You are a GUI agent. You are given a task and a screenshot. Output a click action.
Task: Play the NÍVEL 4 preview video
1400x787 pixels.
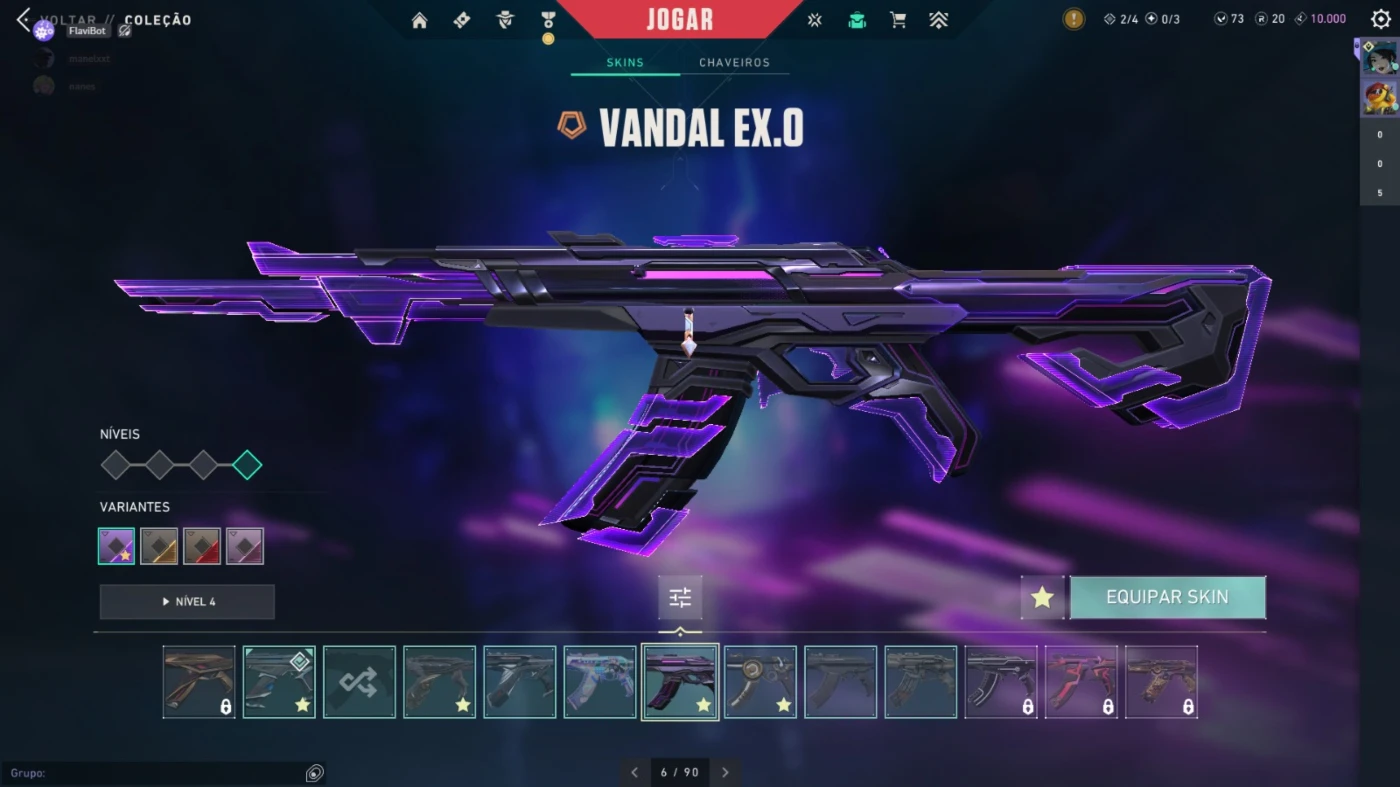[187, 601]
